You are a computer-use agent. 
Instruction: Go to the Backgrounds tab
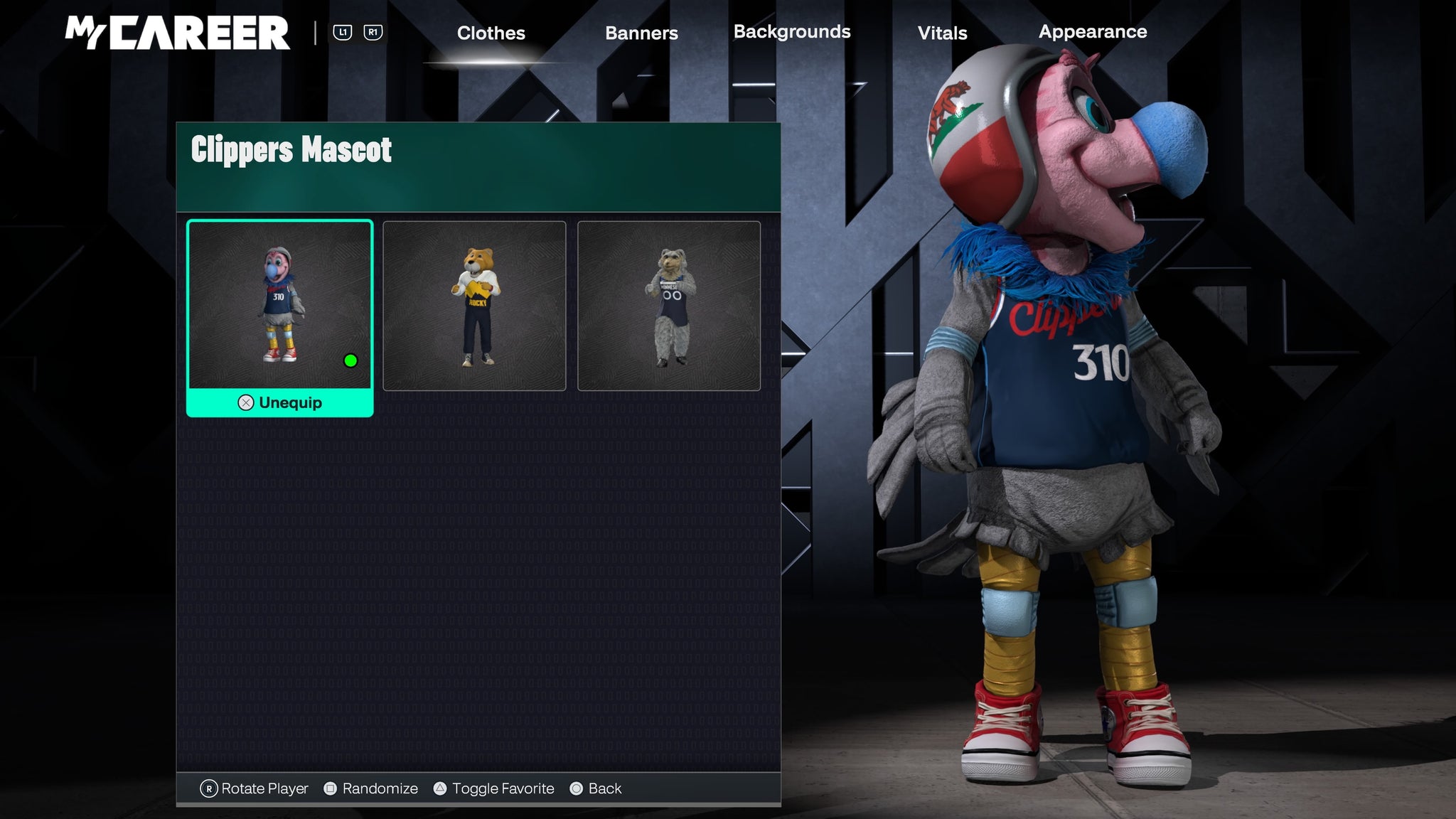tap(791, 32)
